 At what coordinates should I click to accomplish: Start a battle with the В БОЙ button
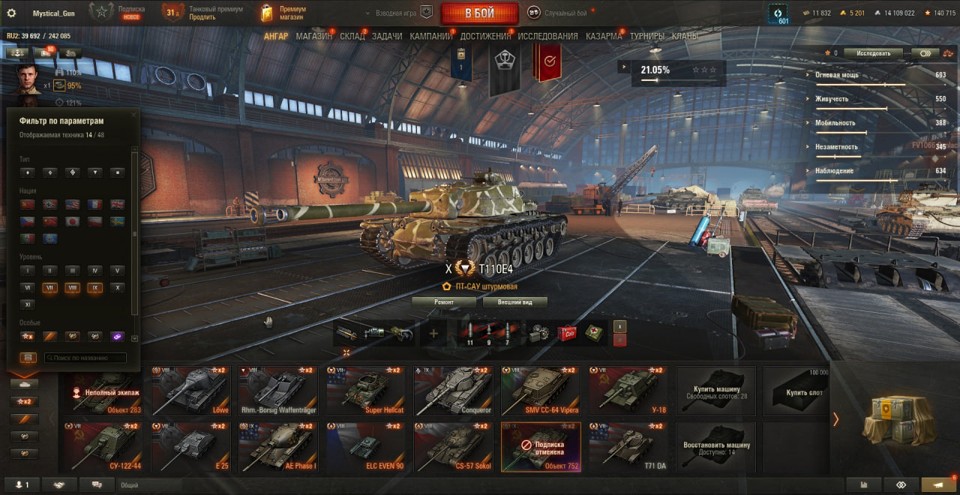click(478, 13)
